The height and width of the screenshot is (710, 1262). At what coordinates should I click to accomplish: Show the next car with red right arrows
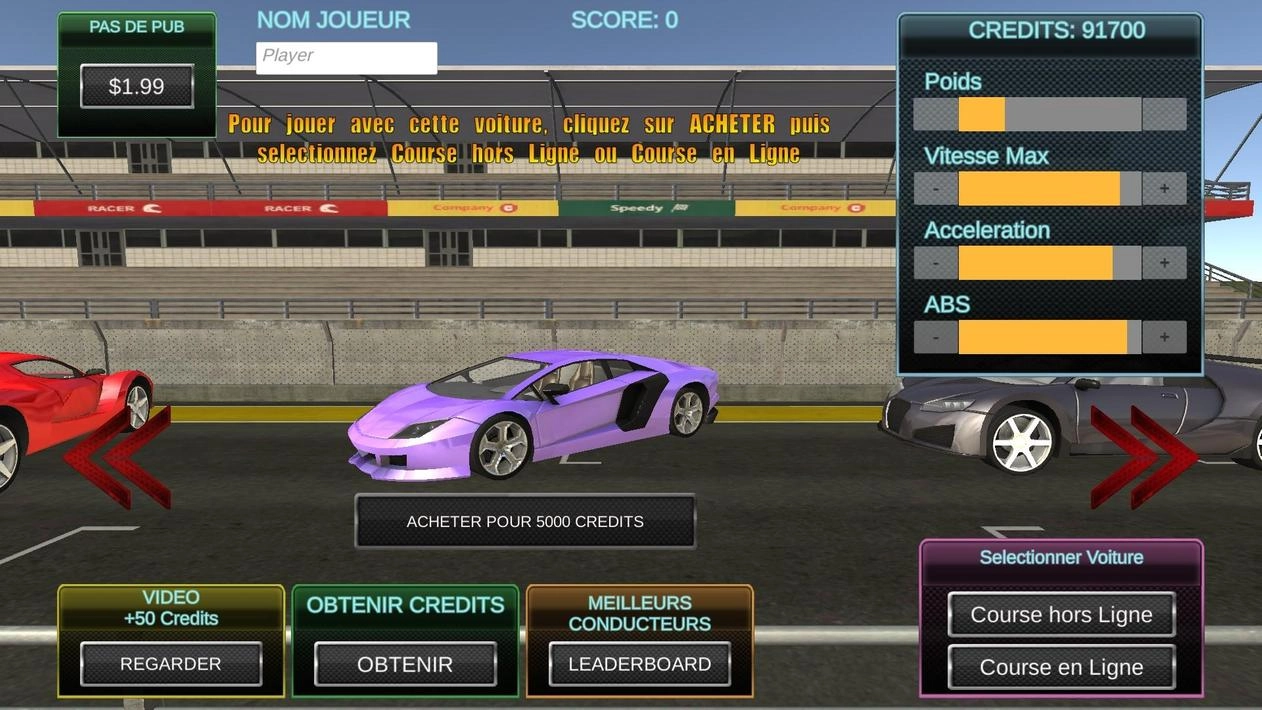point(1143,456)
